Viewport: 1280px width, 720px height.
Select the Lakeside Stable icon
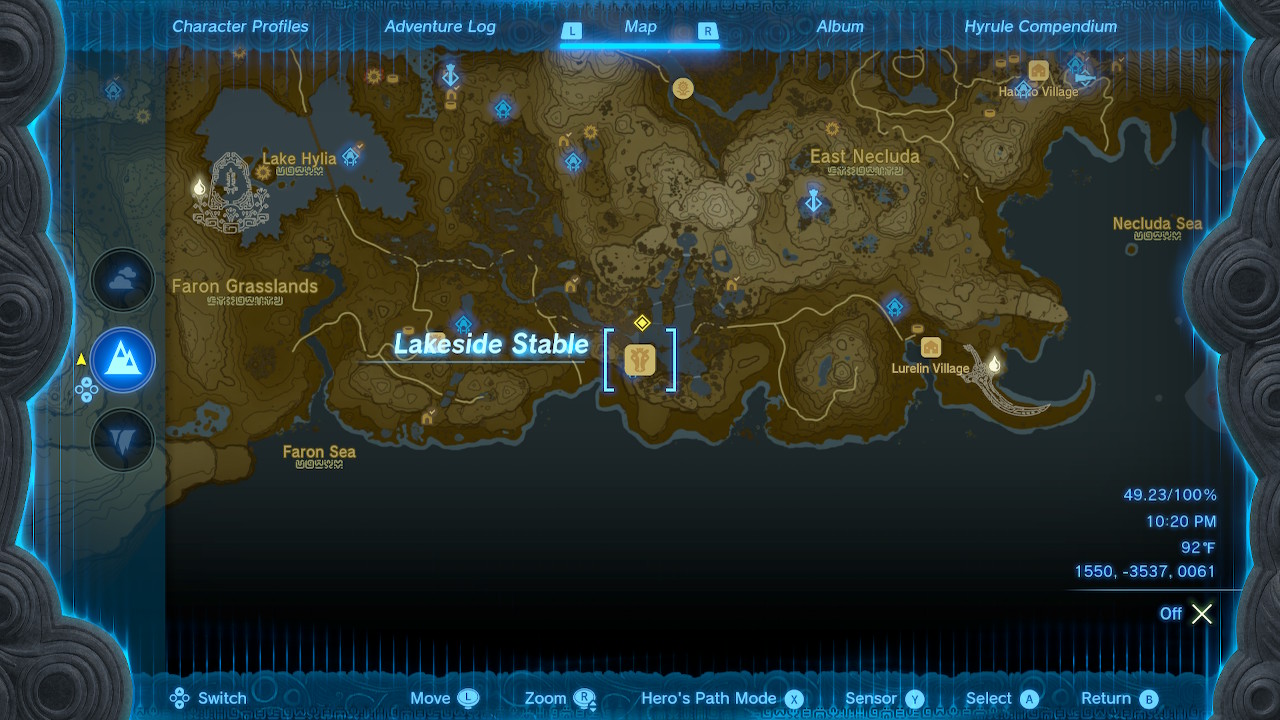click(x=640, y=359)
